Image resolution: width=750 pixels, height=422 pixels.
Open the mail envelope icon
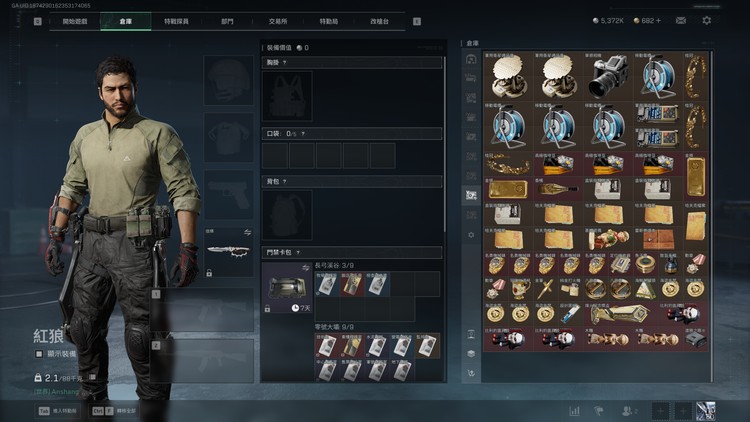click(681, 20)
